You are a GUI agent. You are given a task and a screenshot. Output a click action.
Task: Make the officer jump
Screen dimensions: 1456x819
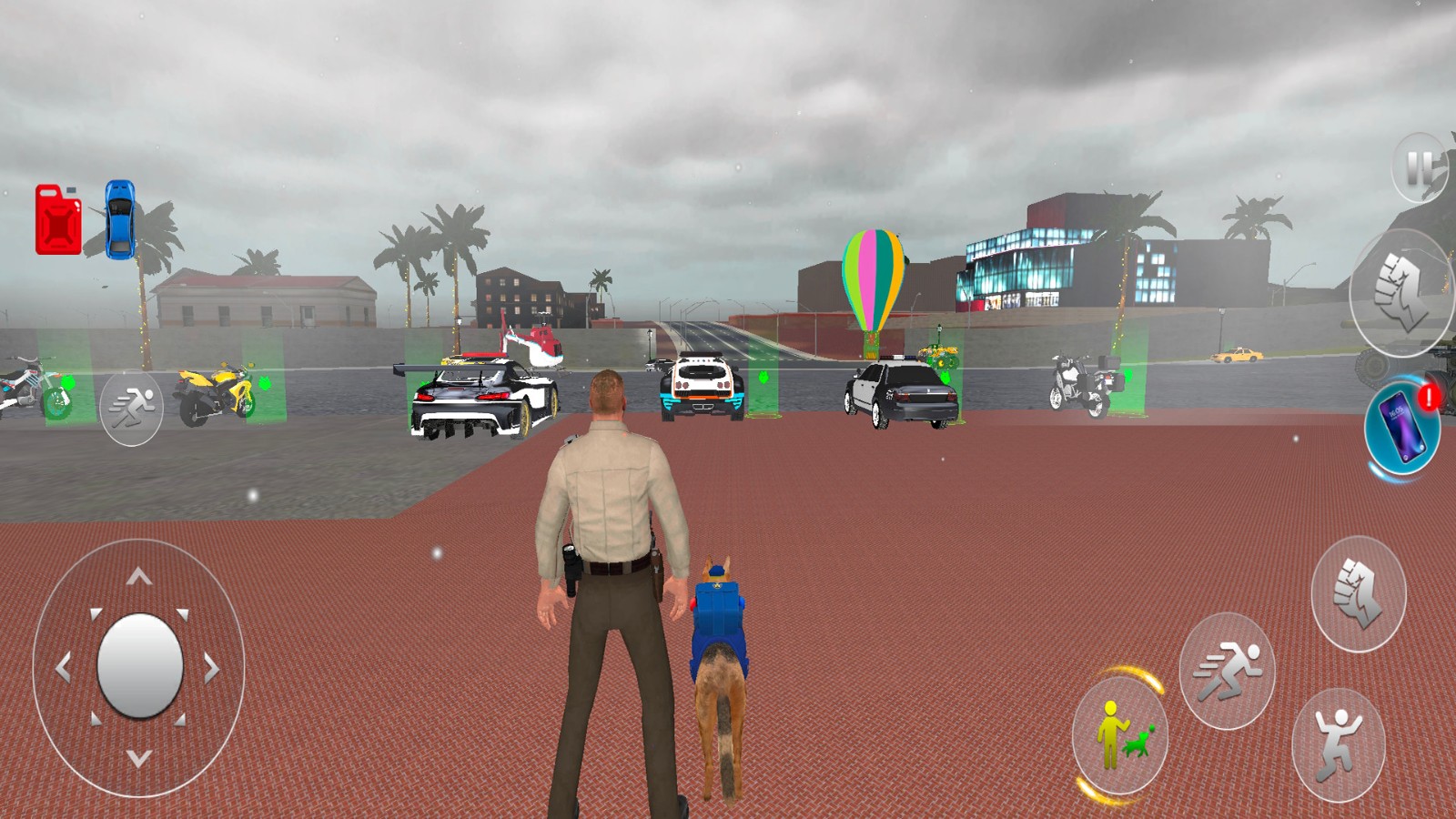(1338, 745)
